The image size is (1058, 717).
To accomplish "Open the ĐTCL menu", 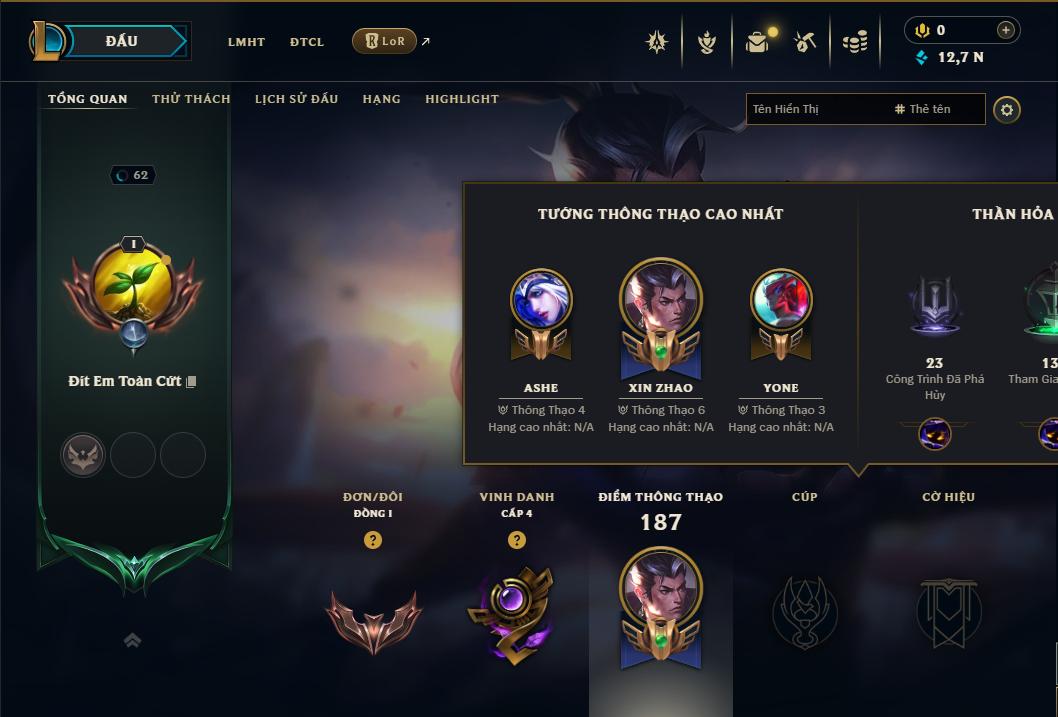I will [x=307, y=42].
